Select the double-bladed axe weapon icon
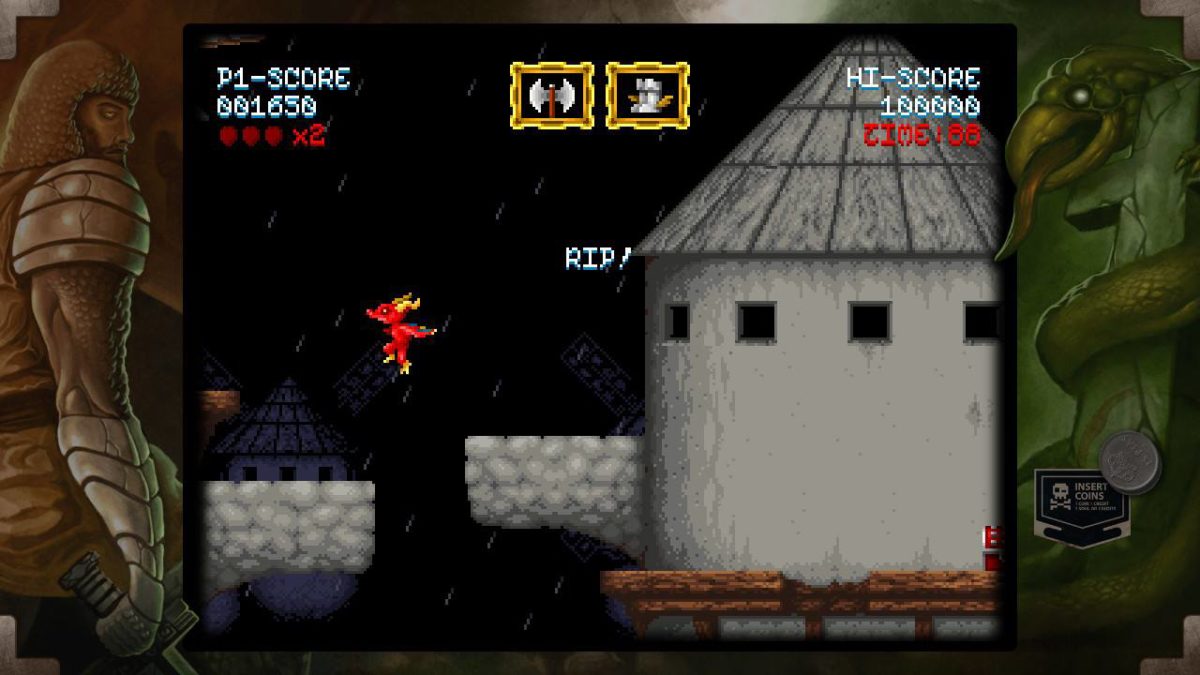This screenshot has width=1200, height=675. click(x=551, y=96)
